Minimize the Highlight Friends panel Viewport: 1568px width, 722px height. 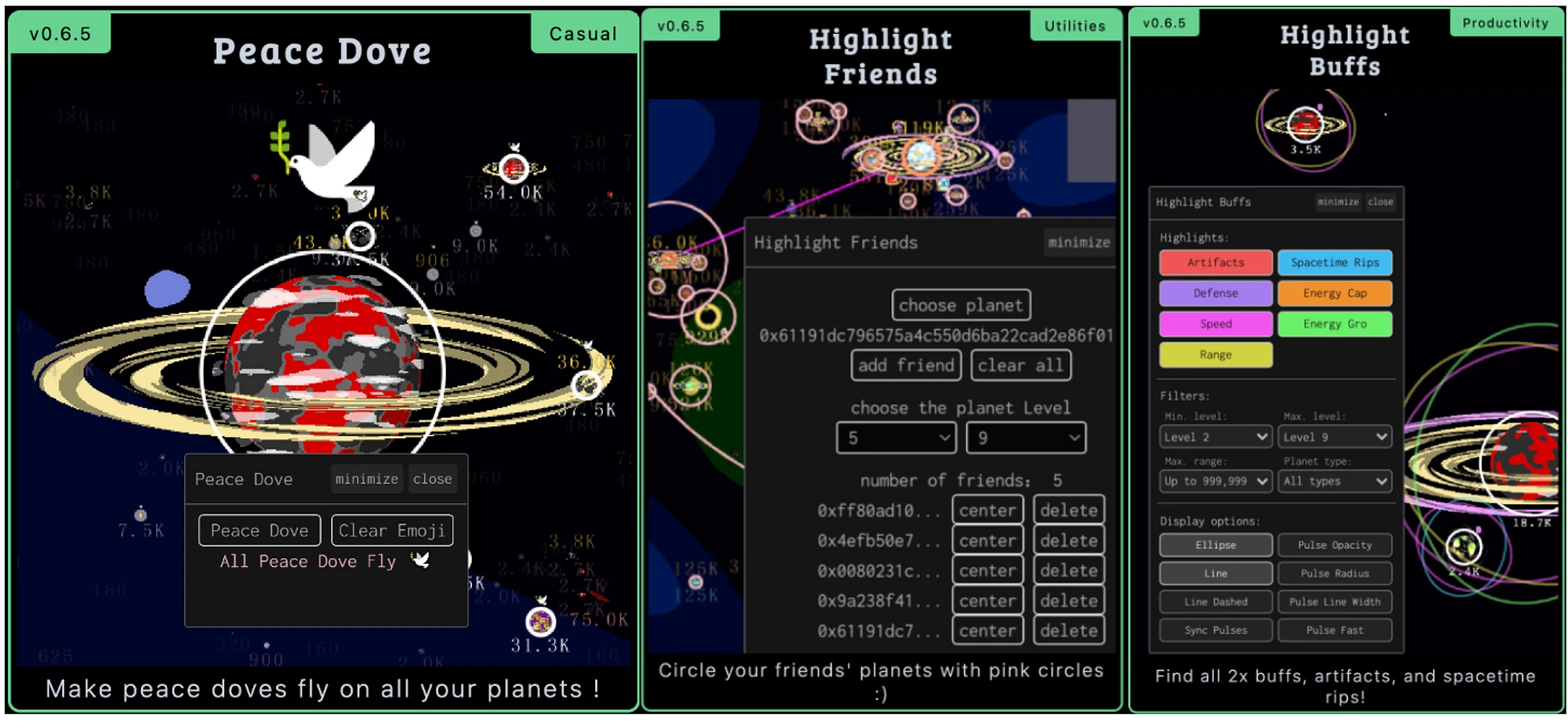(1079, 242)
